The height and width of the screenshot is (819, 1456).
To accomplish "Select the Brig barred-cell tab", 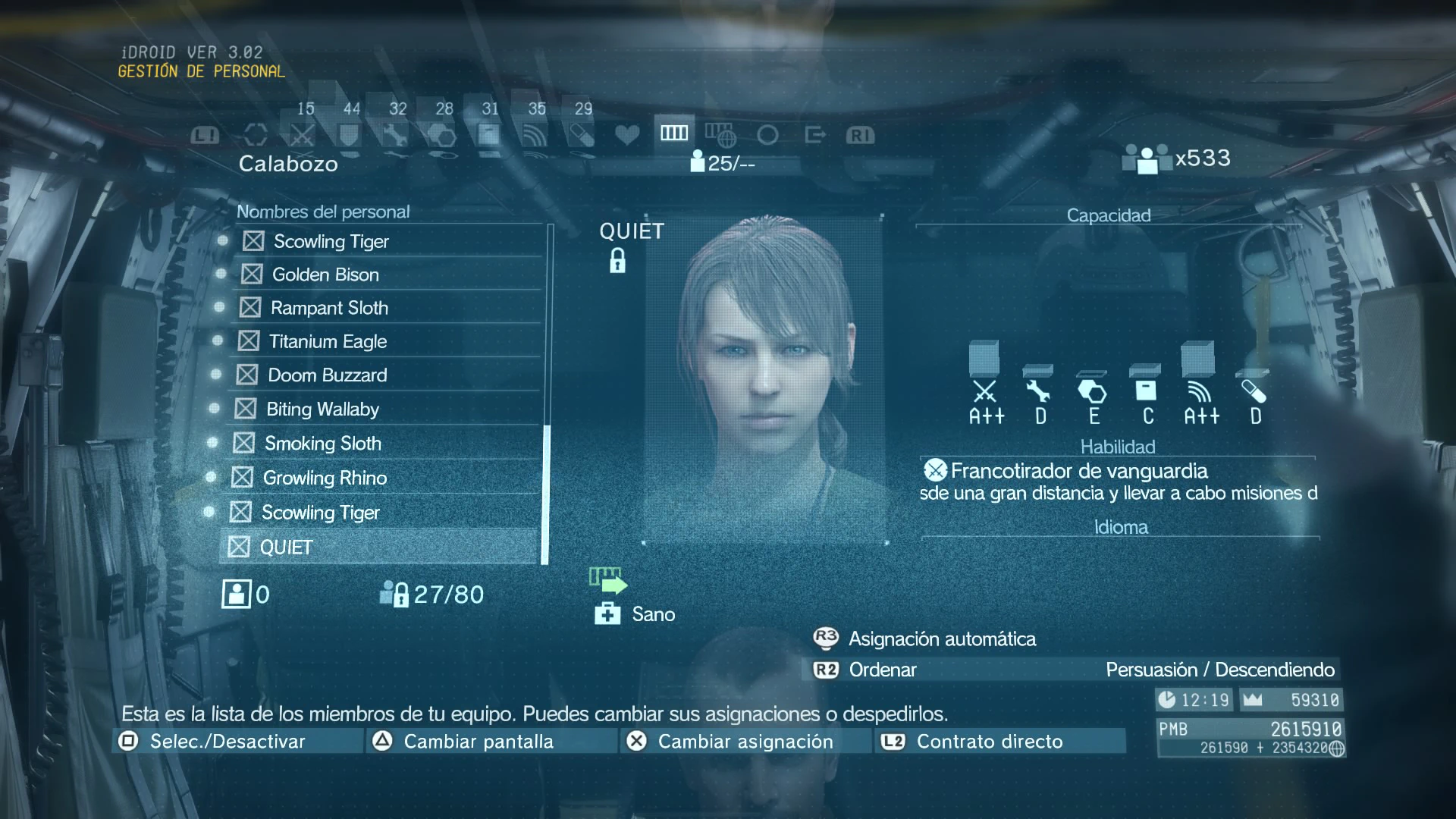I will (x=673, y=133).
